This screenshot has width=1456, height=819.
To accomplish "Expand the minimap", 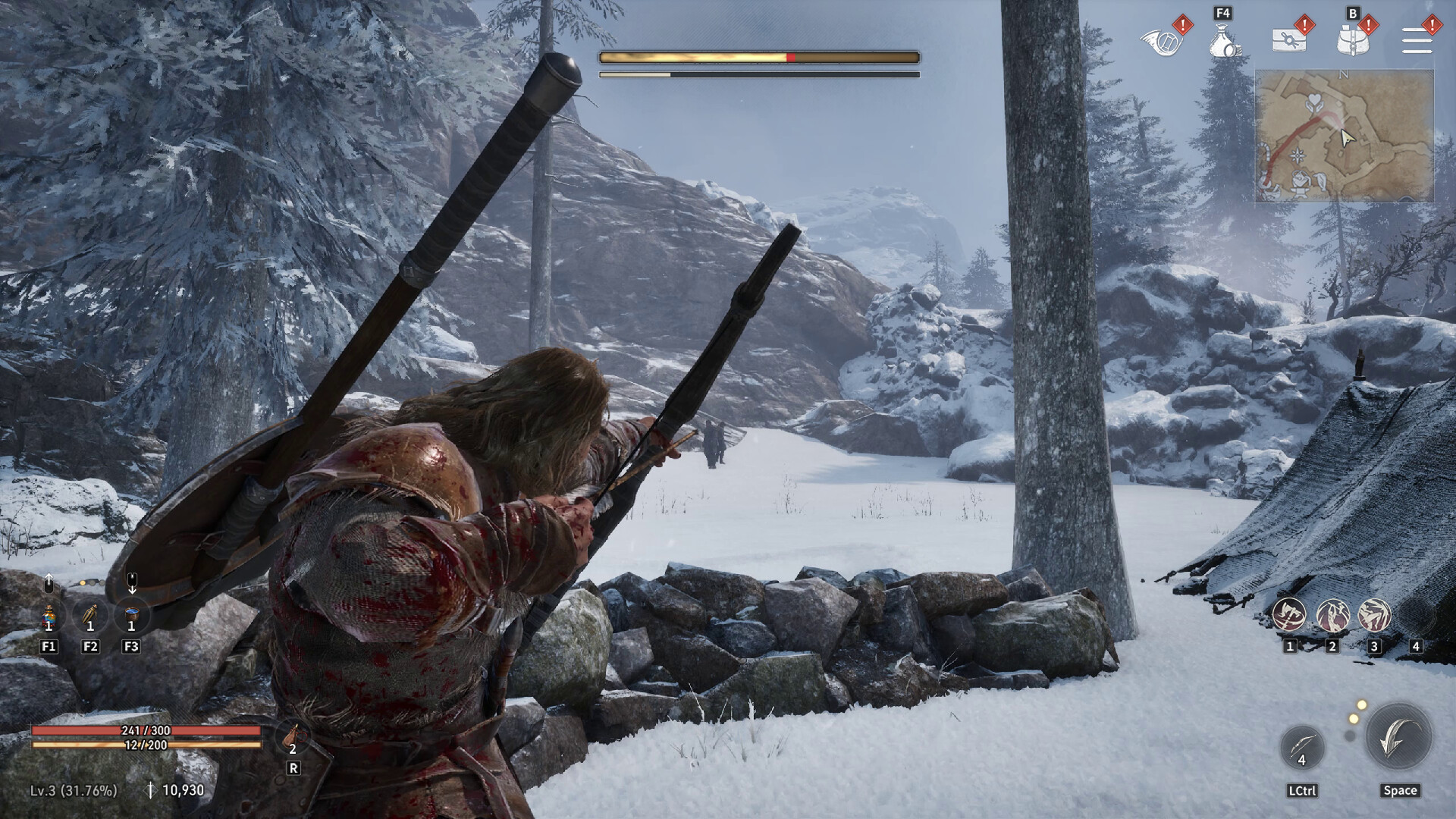I will click(x=1344, y=136).
